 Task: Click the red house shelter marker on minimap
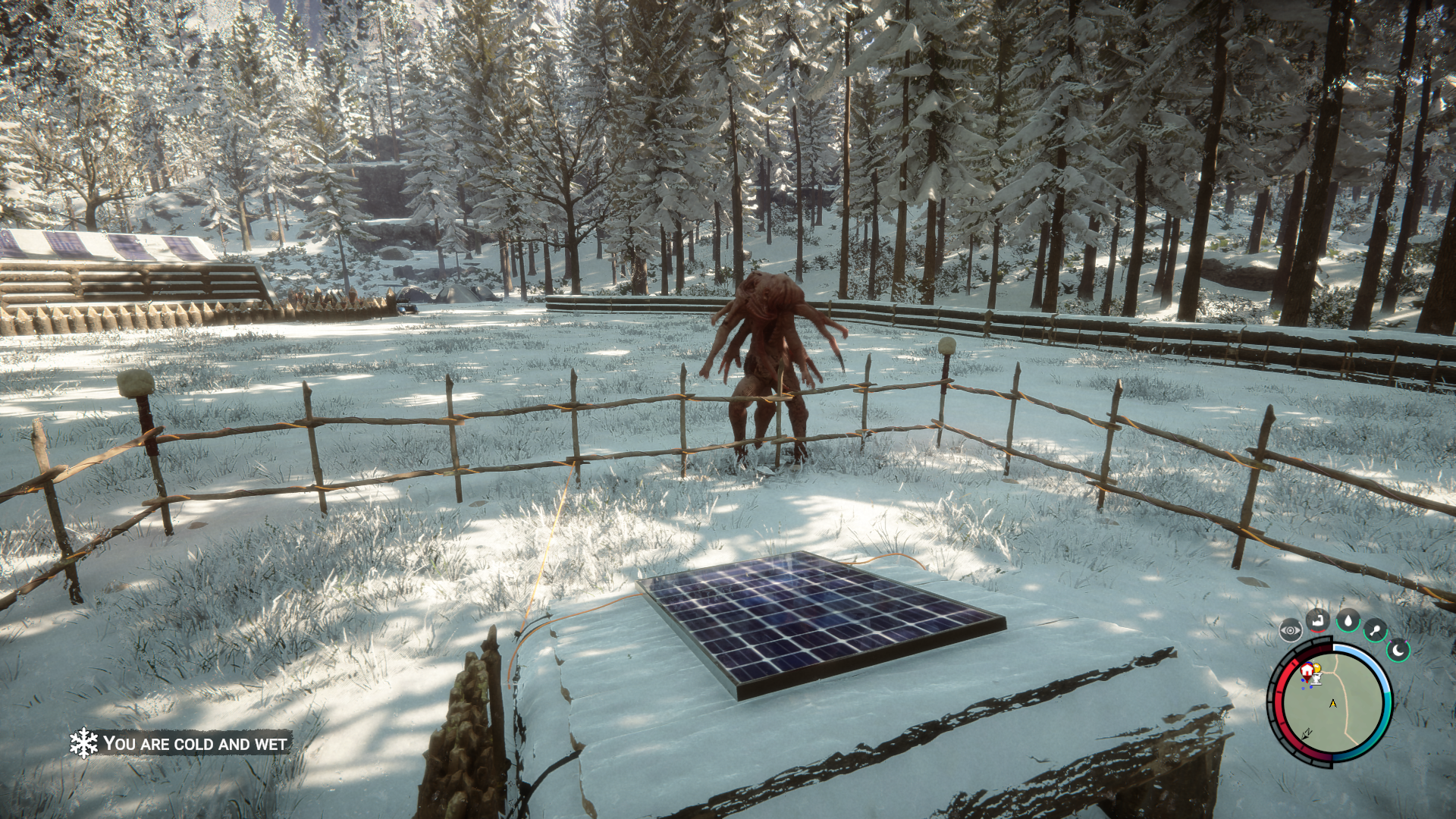tap(1307, 671)
